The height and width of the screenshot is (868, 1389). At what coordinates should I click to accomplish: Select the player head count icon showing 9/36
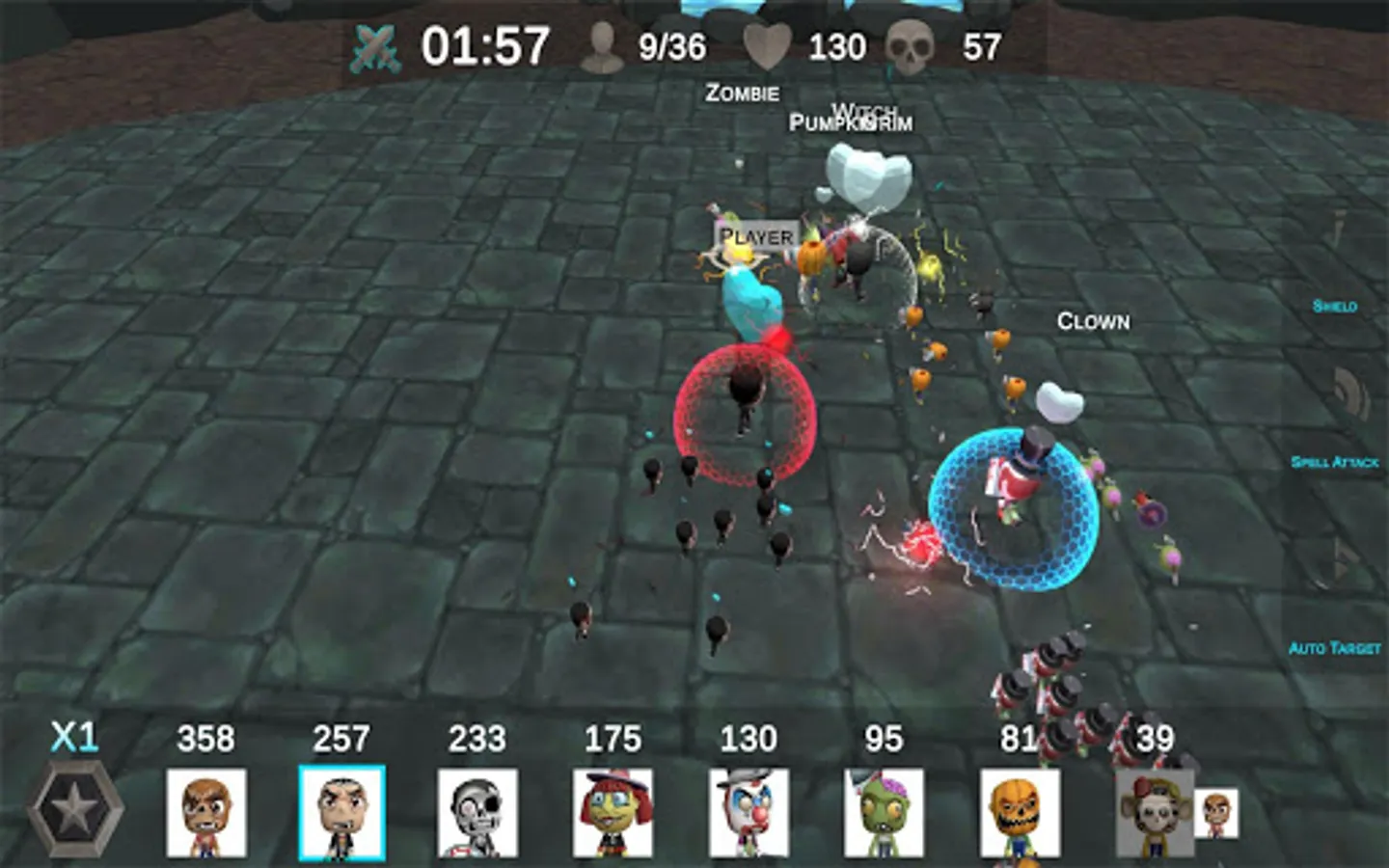(x=605, y=45)
